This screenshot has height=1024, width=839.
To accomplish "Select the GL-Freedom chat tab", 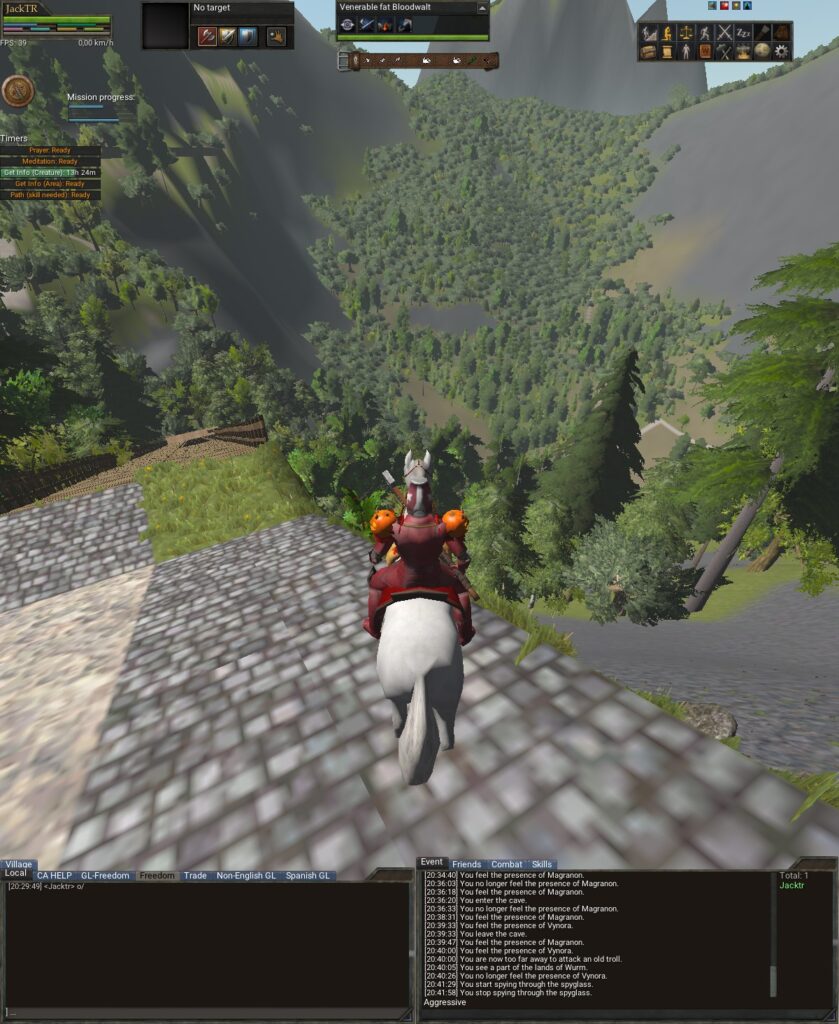I will [x=105, y=876].
